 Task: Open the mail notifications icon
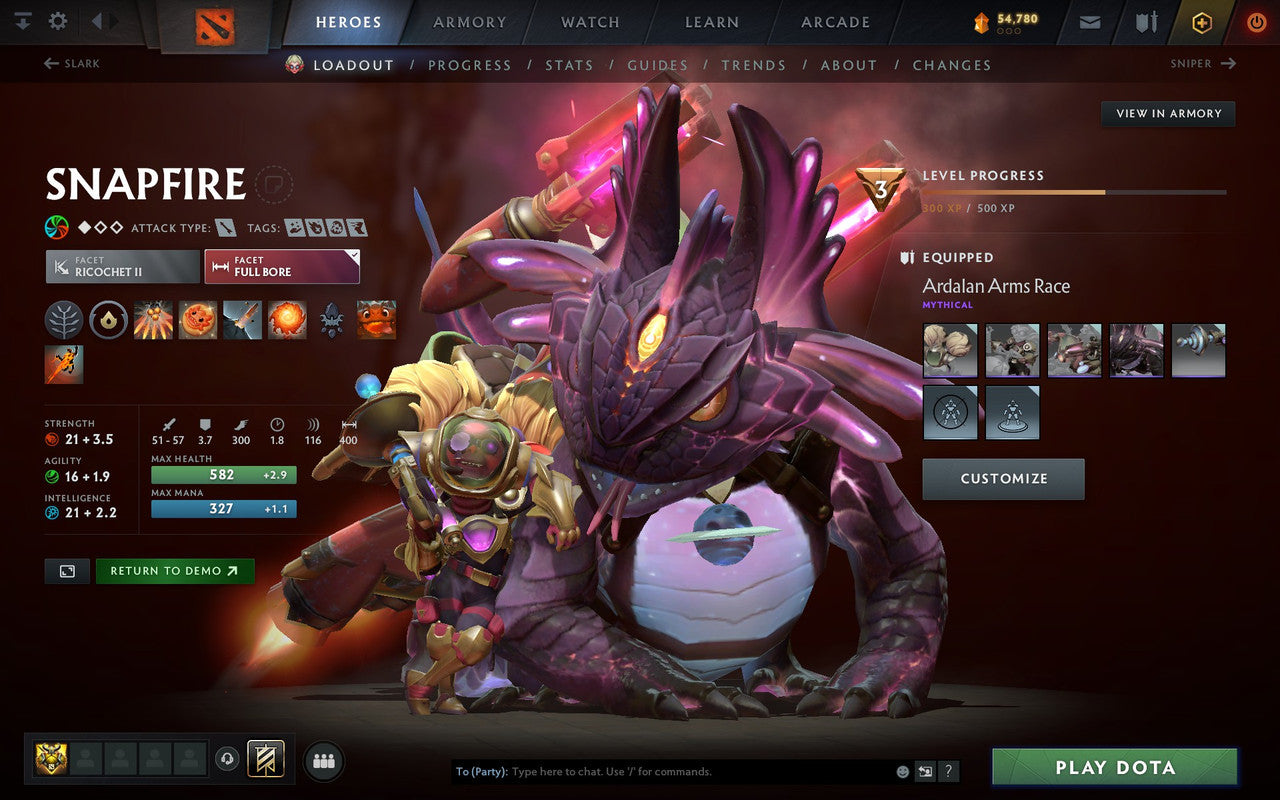tap(1089, 21)
